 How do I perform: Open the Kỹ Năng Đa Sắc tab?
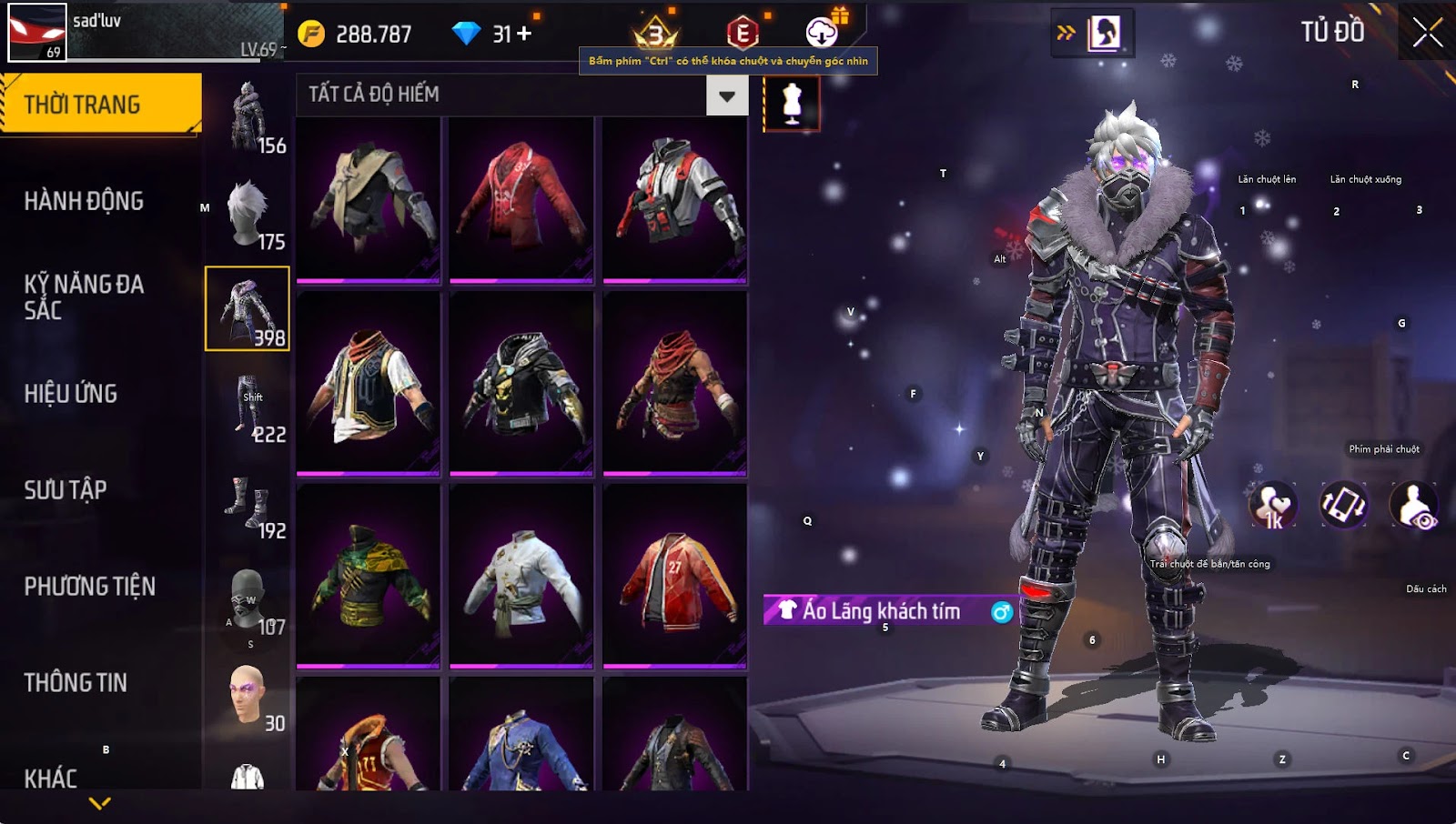(84, 296)
